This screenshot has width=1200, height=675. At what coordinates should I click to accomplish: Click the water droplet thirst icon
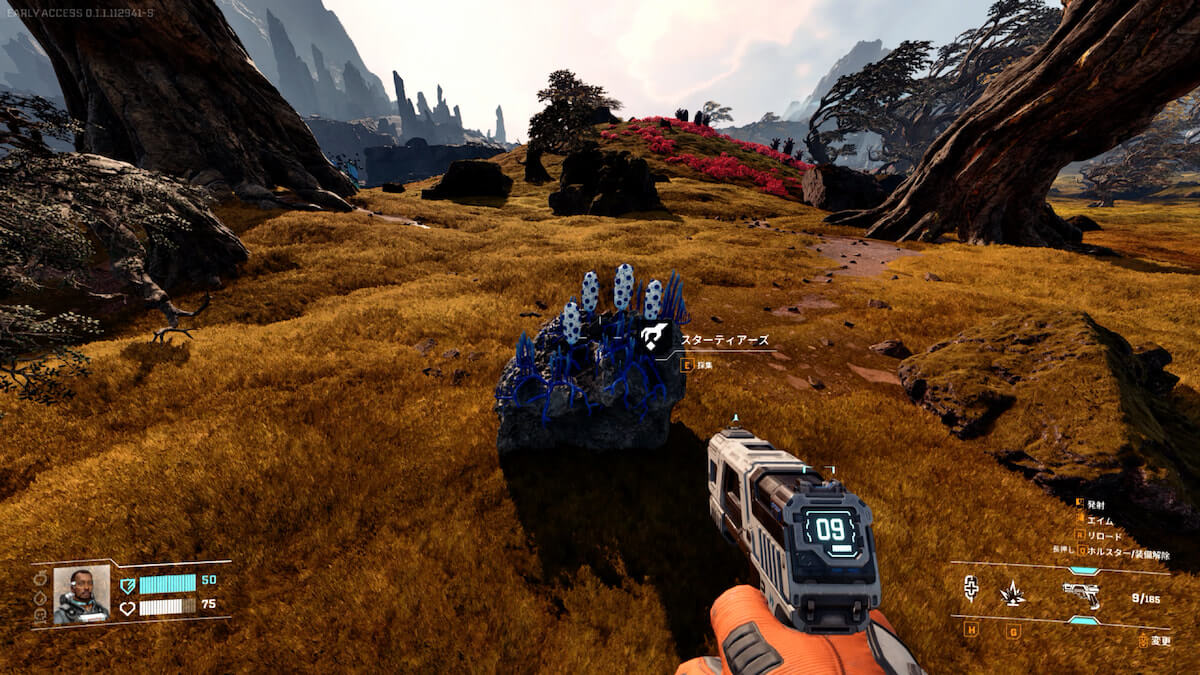40,597
